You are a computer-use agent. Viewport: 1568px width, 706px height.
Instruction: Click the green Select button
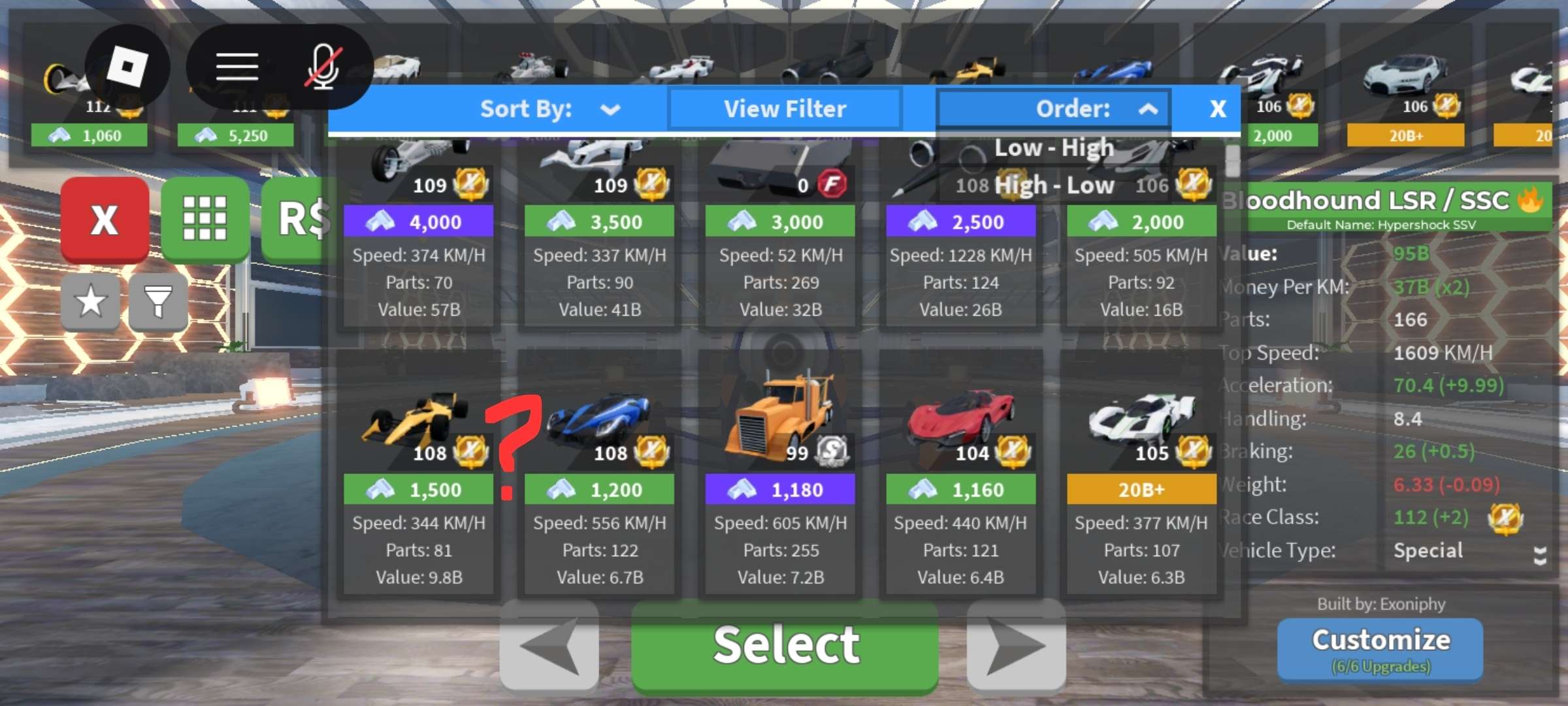[x=785, y=646]
